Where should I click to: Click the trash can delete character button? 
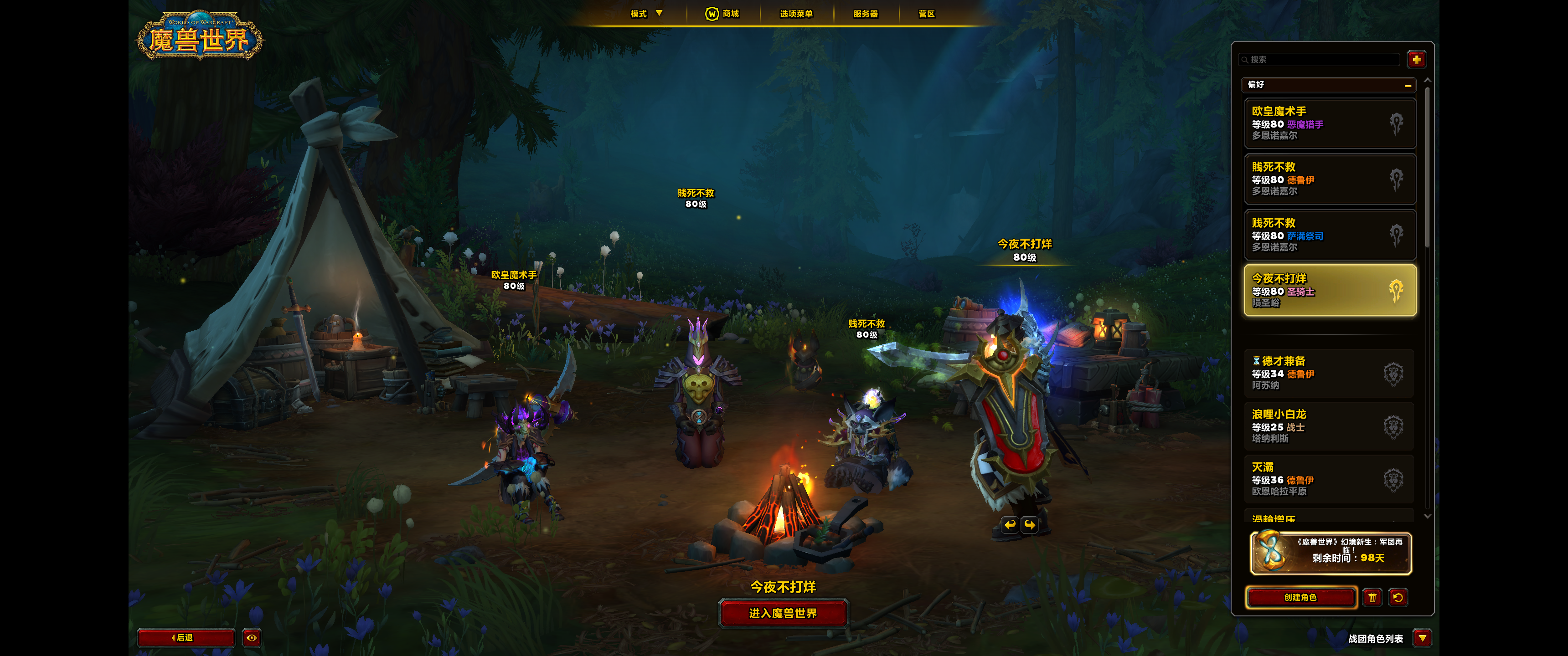[1372, 598]
